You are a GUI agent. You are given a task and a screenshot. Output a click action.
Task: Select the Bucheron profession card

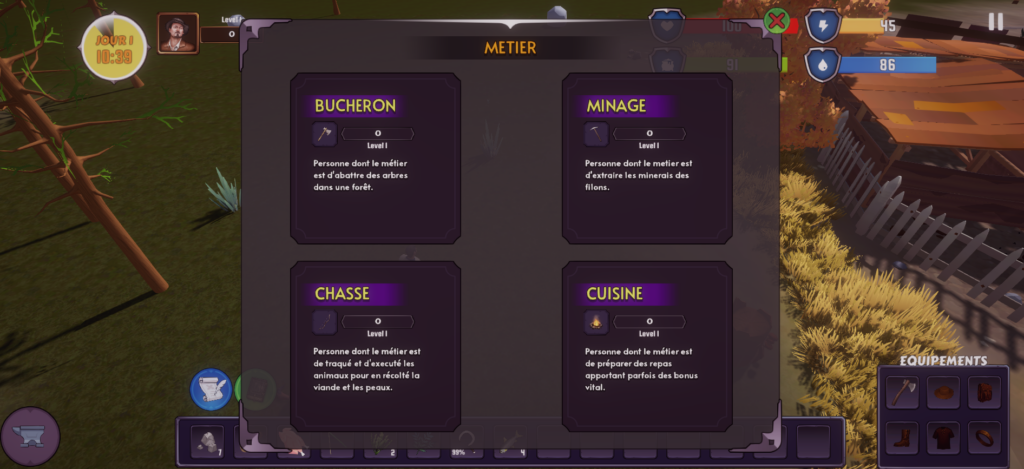coord(375,158)
